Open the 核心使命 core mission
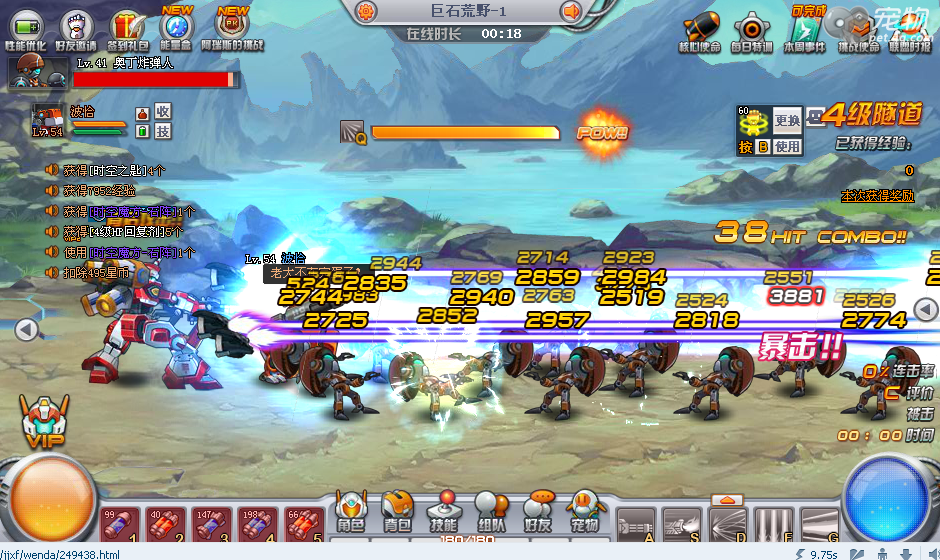940x560 pixels. 699,30
